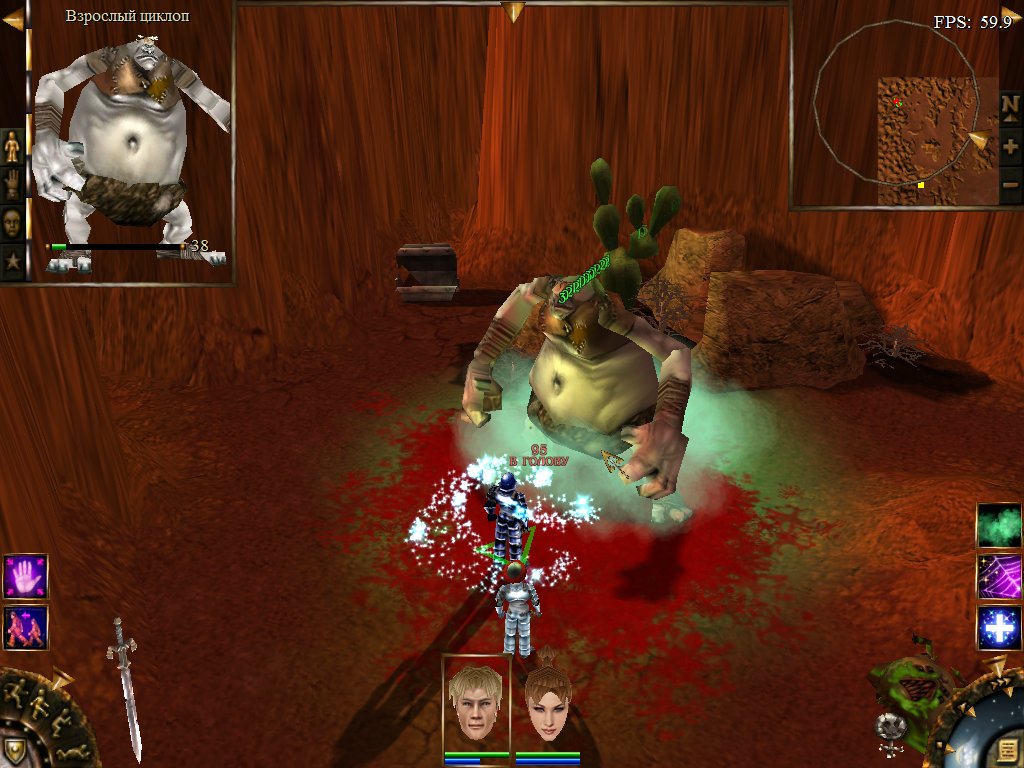The height and width of the screenshot is (768, 1024).
Task: Open the star tab on target panel
Action: 12,262
